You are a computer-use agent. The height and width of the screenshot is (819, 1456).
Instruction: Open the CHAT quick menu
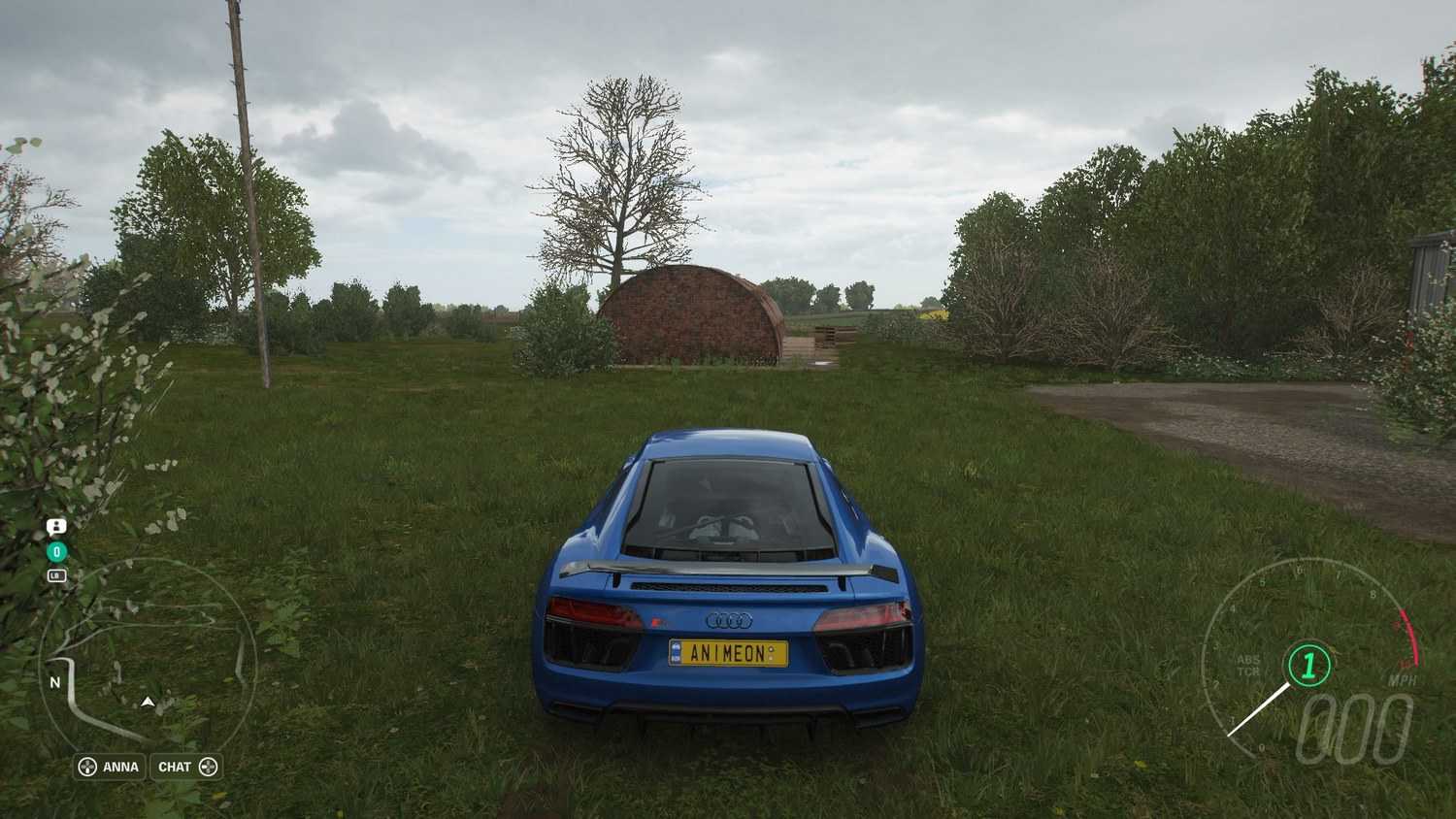coord(186,767)
